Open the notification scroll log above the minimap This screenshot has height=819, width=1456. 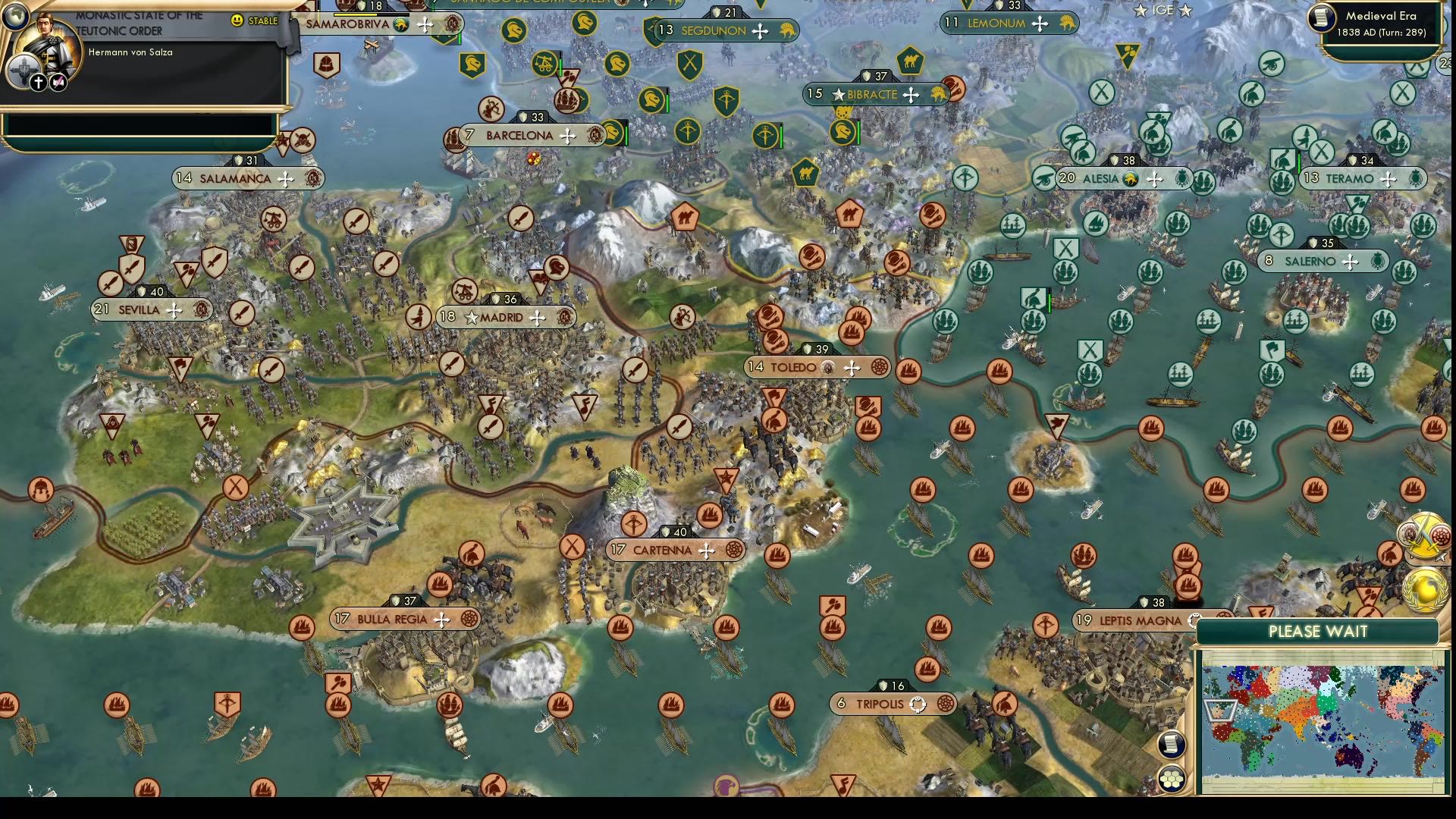tap(1172, 742)
